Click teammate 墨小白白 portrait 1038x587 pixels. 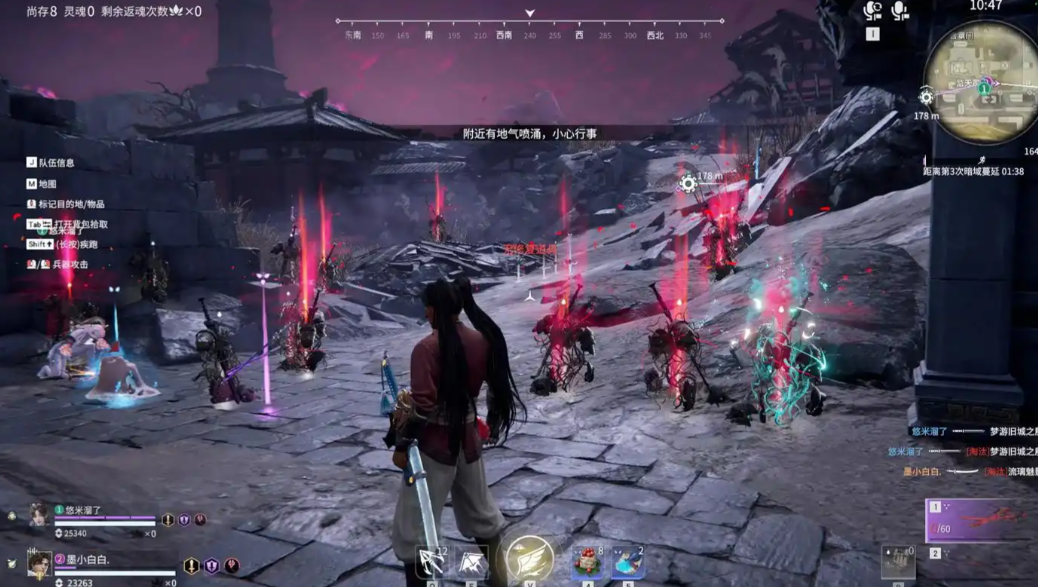[39, 565]
